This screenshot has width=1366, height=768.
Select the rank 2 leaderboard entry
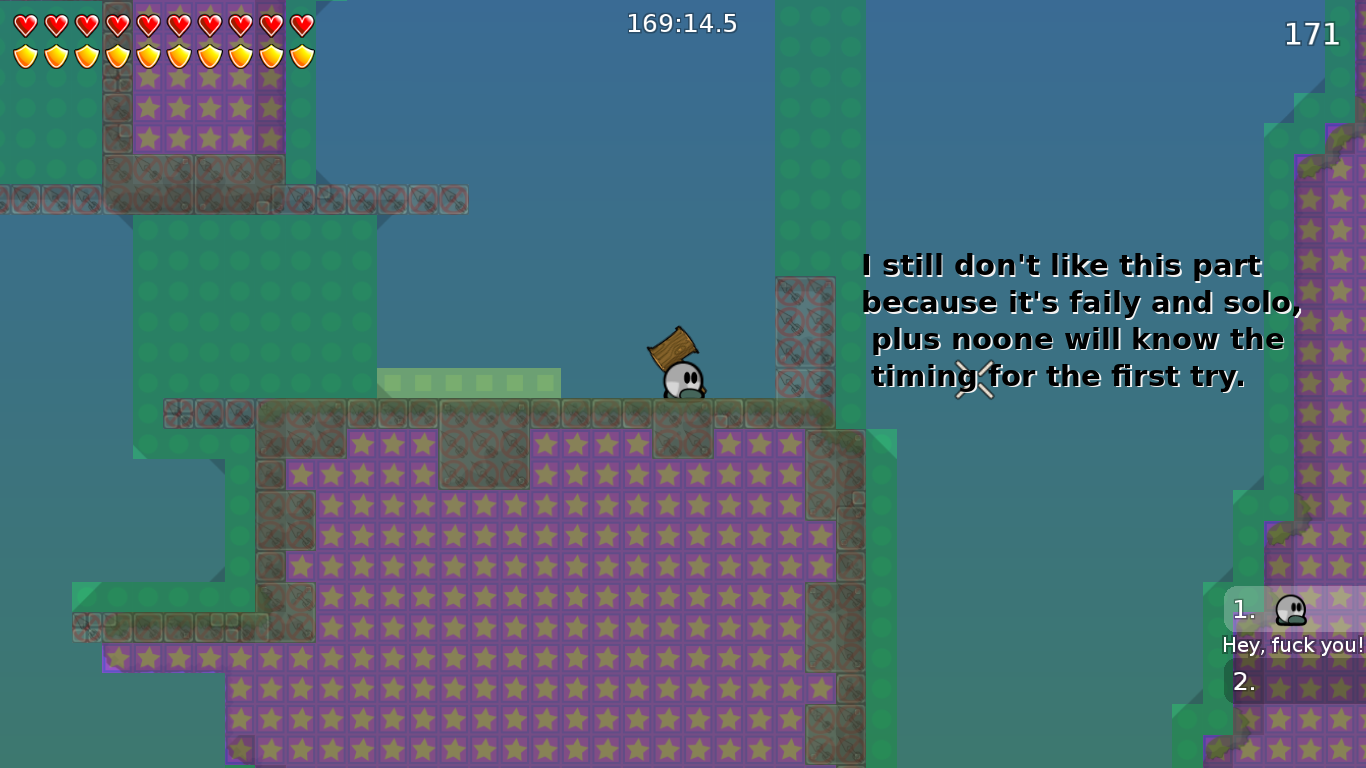coord(1243,684)
